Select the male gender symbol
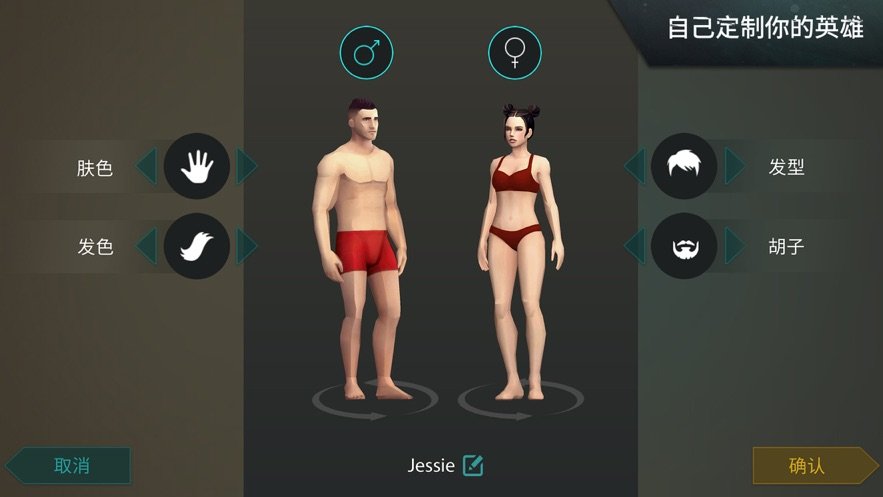The image size is (883, 497). point(366,52)
